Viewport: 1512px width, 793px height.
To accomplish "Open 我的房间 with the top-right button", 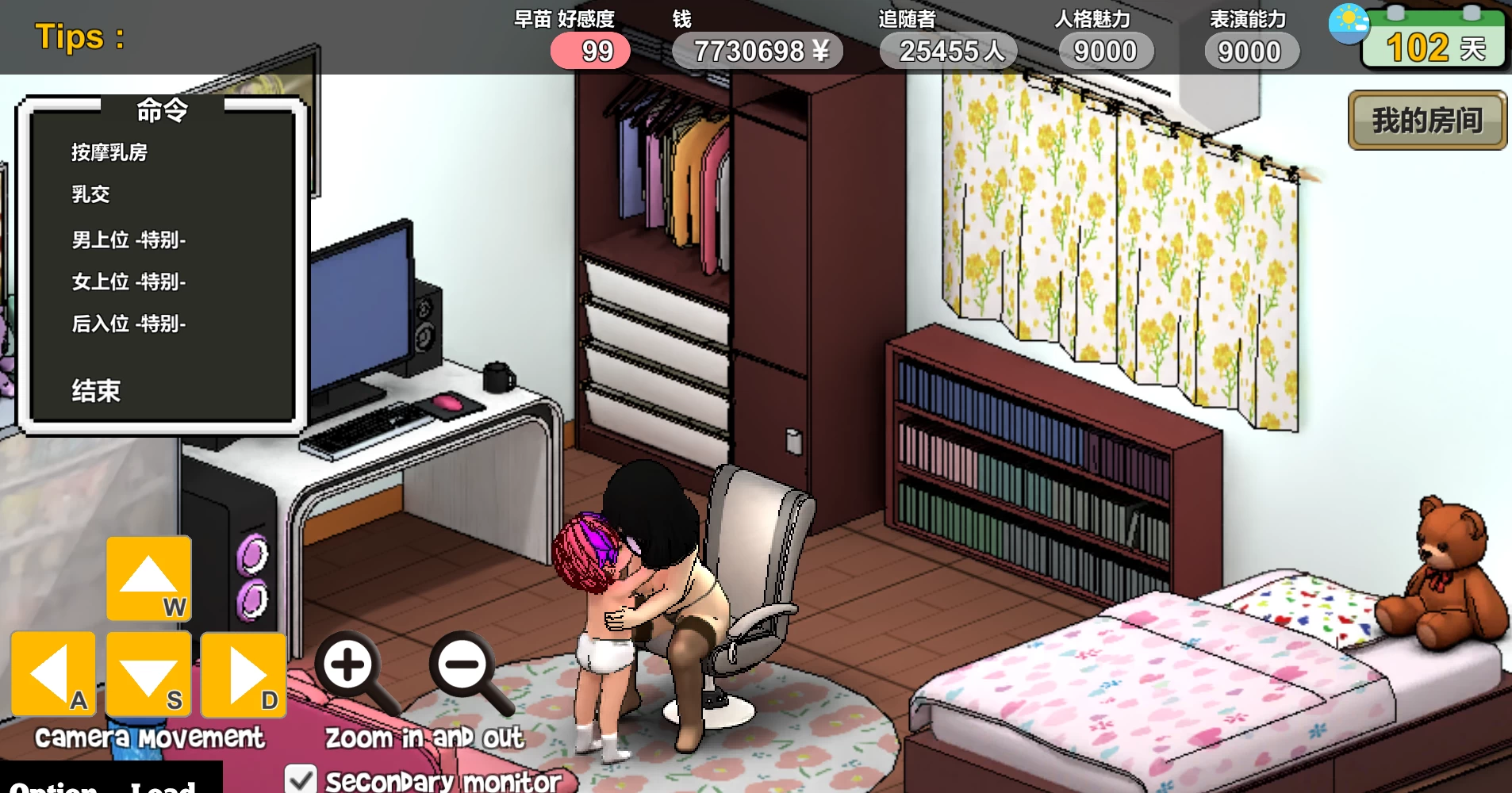I will (1426, 119).
